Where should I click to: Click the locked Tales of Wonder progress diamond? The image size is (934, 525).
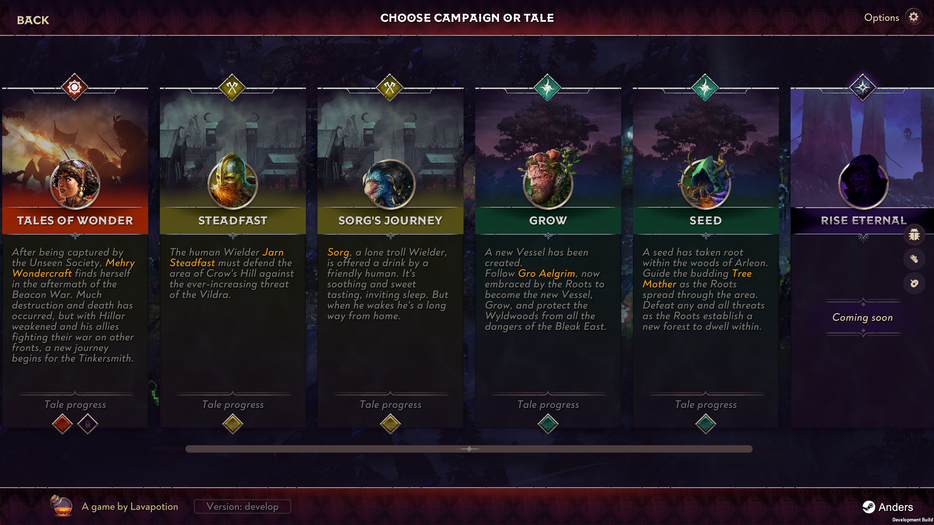(x=88, y=424)
